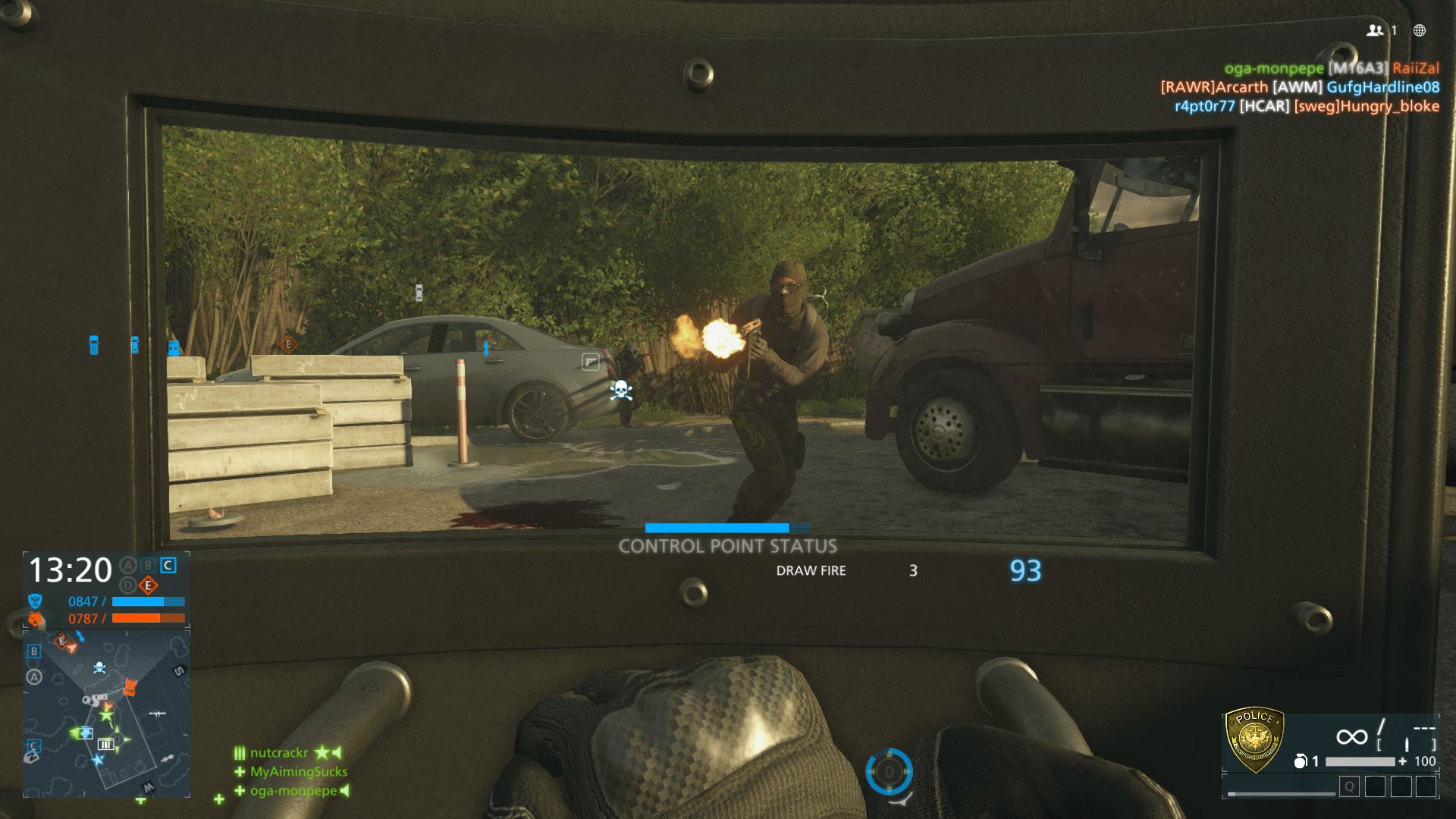Select the orange control point E diamond beside the timer

[x=148, y=585]
